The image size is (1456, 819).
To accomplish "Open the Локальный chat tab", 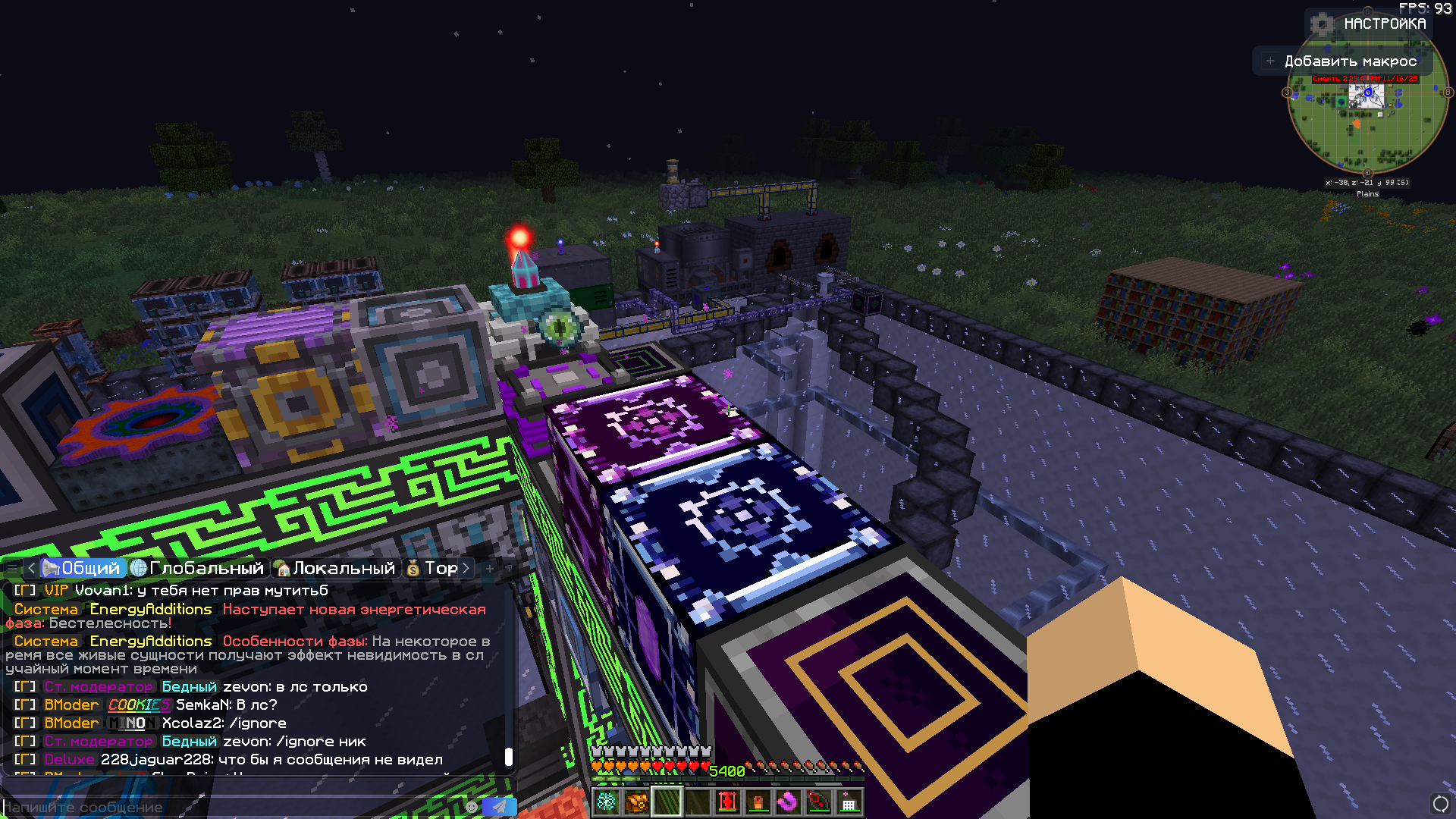I will point(335,568).
